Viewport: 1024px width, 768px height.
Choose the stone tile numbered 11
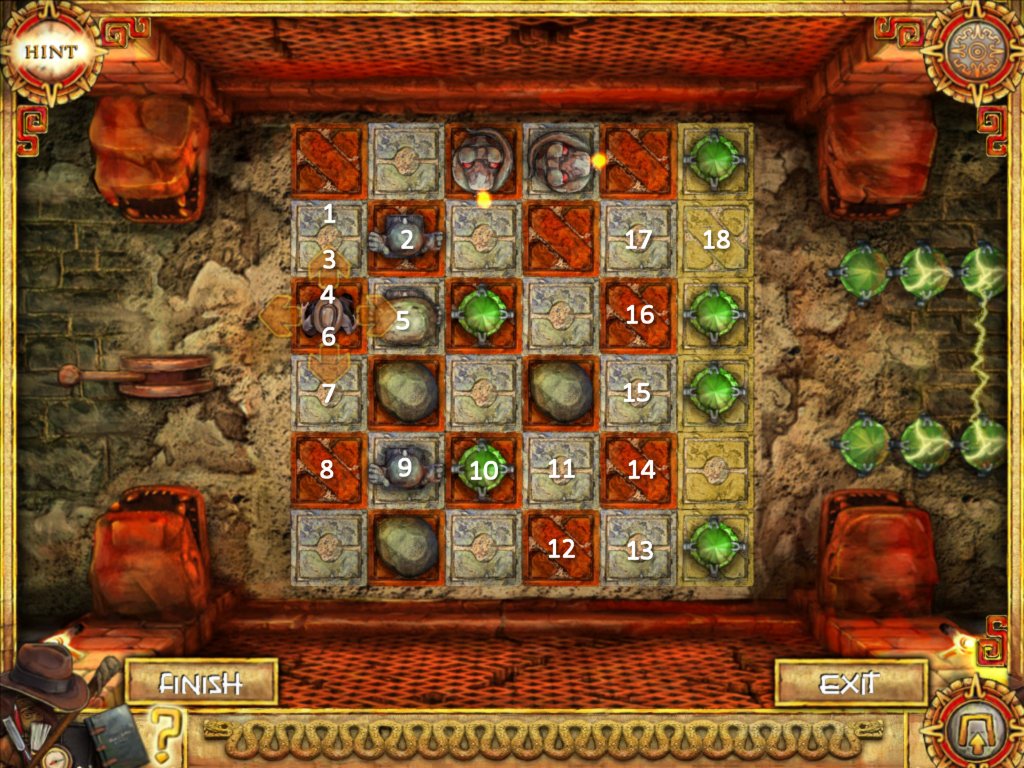(x=560, y=470)
